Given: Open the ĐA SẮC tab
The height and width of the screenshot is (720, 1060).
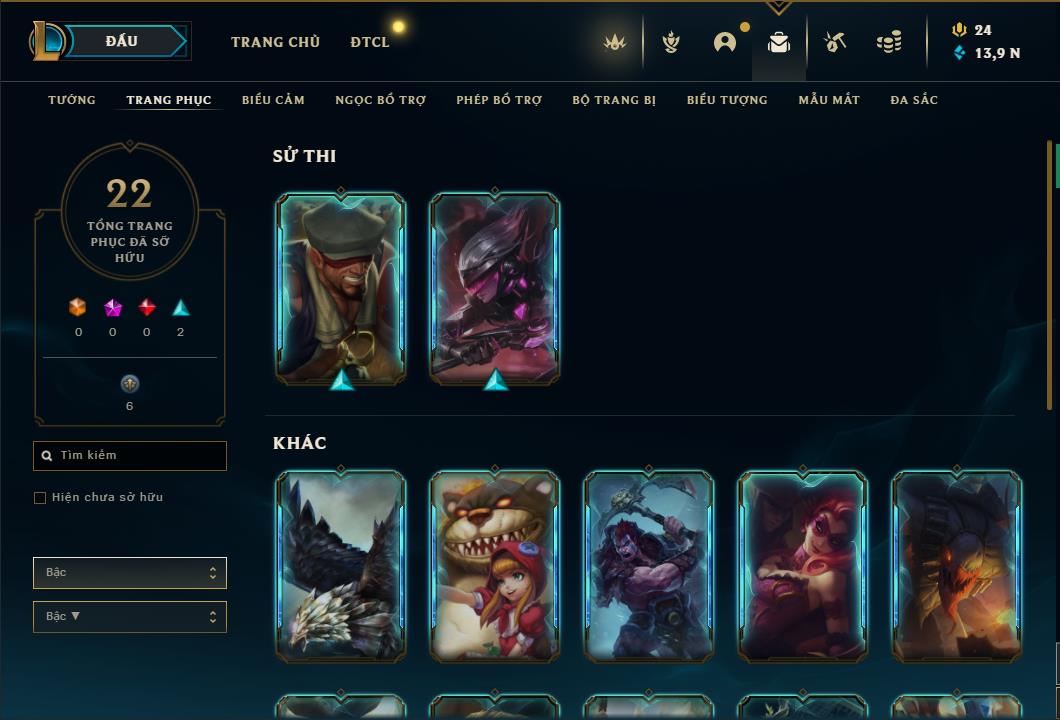Looking at the screenshot, I should pyautogui.click(x=914, y=100).
